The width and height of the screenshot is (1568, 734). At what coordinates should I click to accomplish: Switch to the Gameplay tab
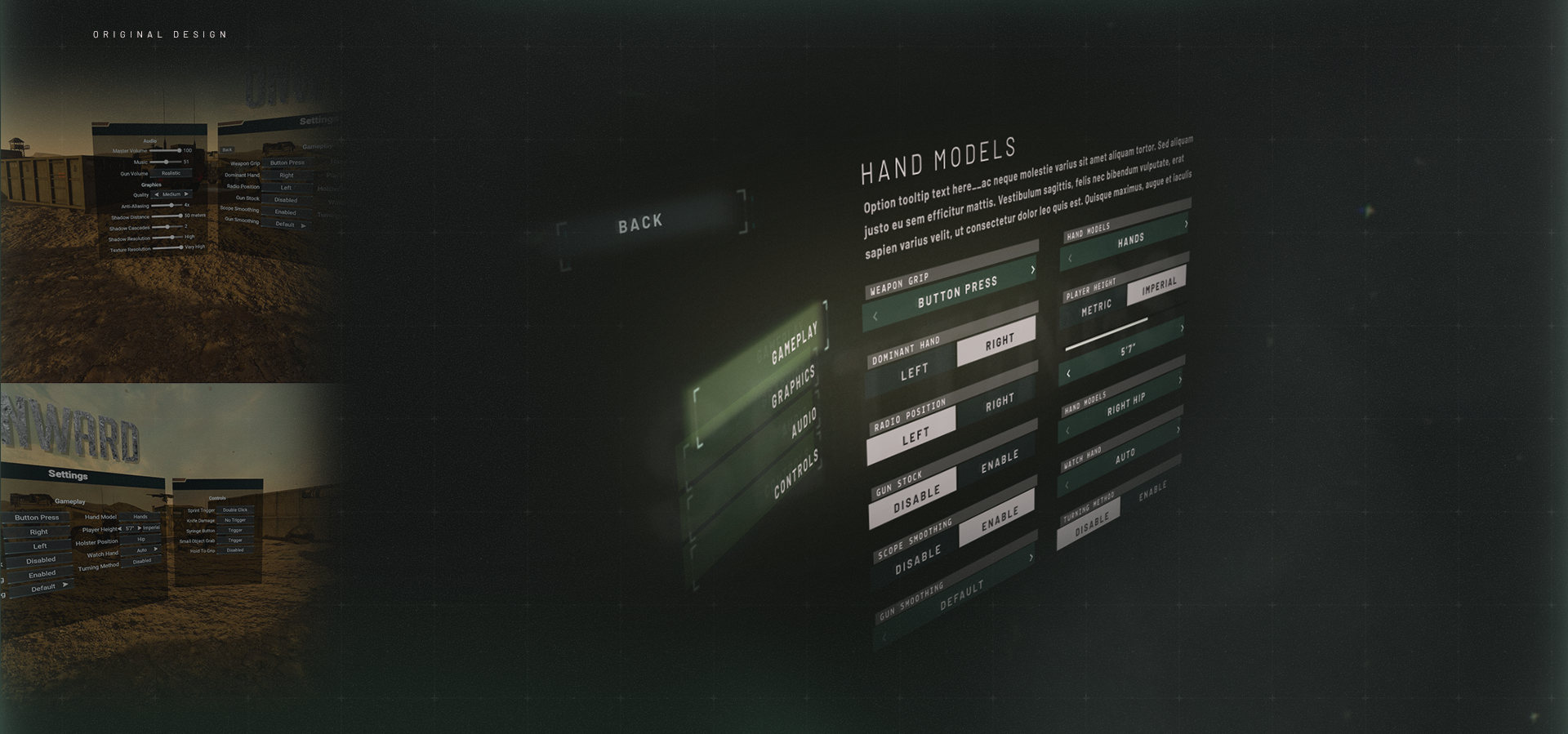[x=794, y=343]
